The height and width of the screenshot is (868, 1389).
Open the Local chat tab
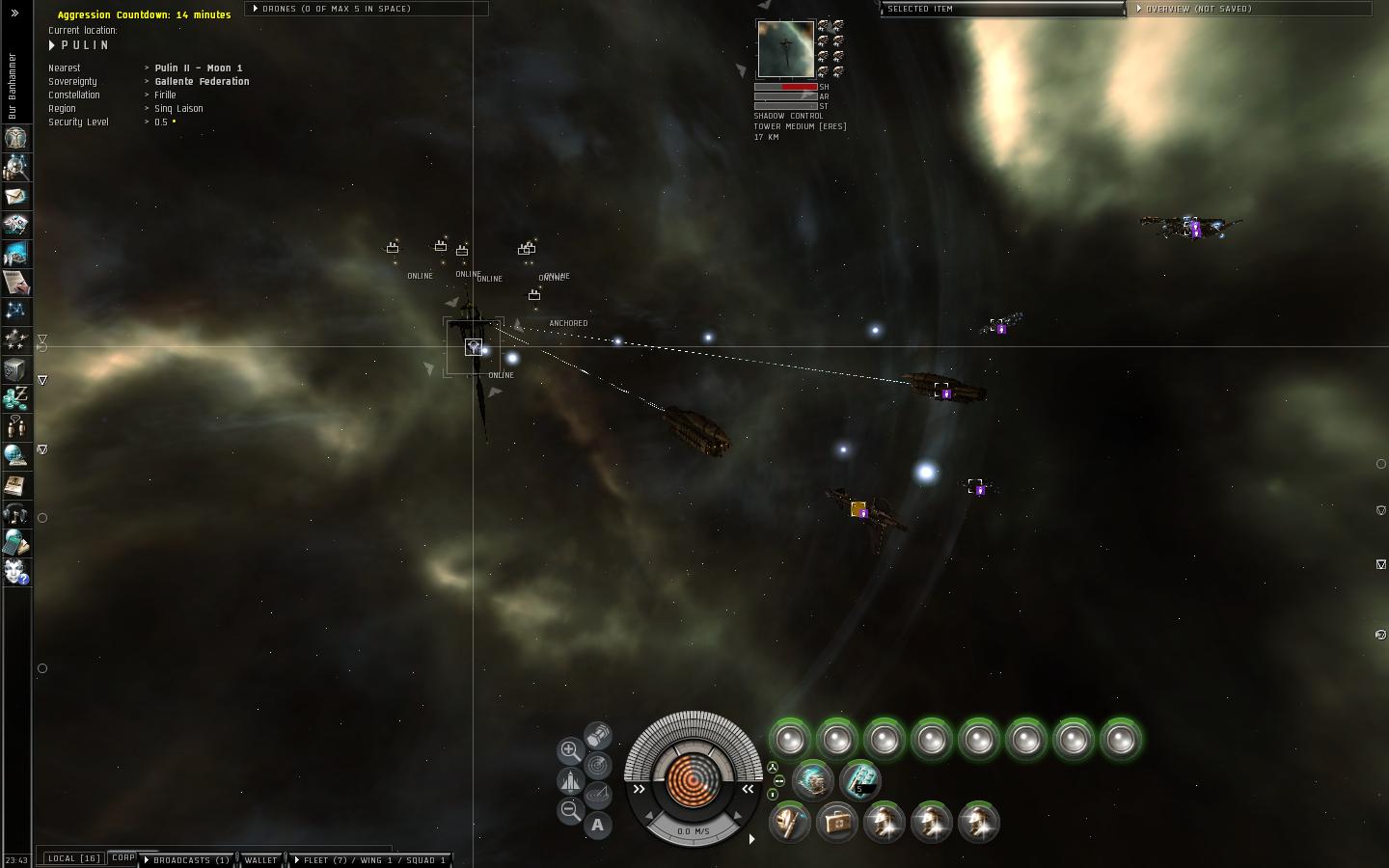(74, 858)
